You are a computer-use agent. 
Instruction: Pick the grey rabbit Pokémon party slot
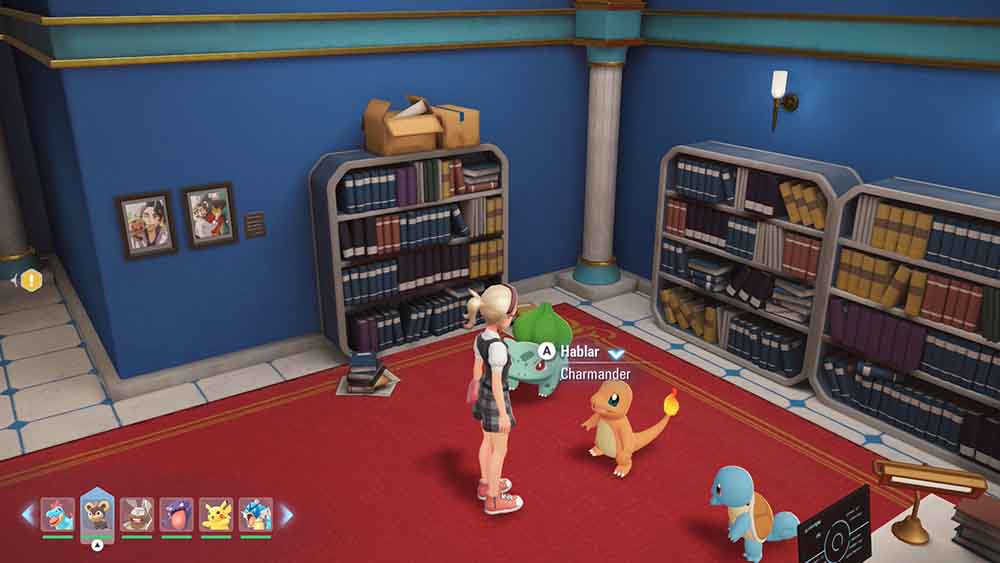[137, 514]
